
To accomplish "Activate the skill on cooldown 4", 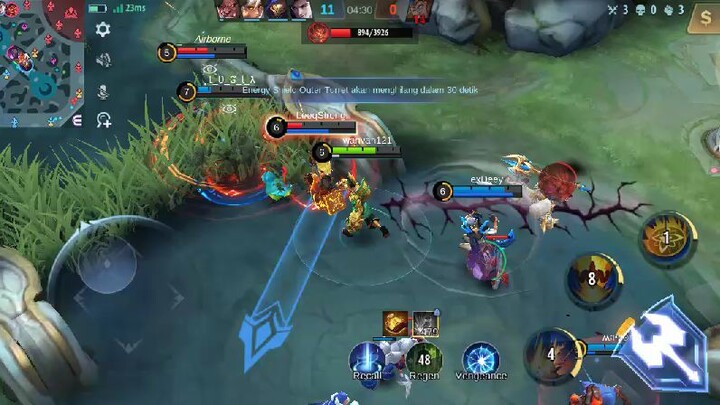I will [551, 352].
